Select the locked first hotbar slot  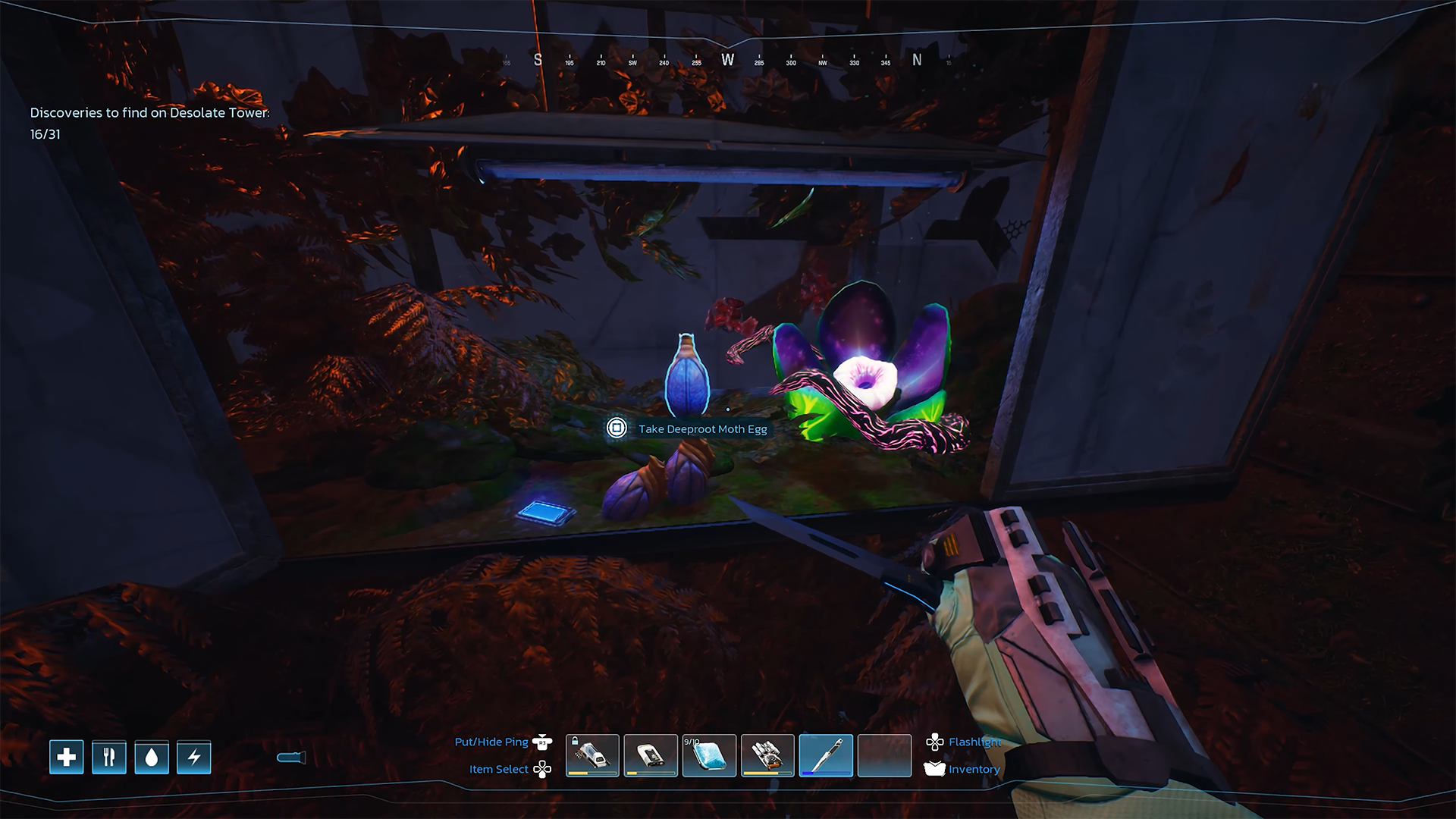point(592,755)
